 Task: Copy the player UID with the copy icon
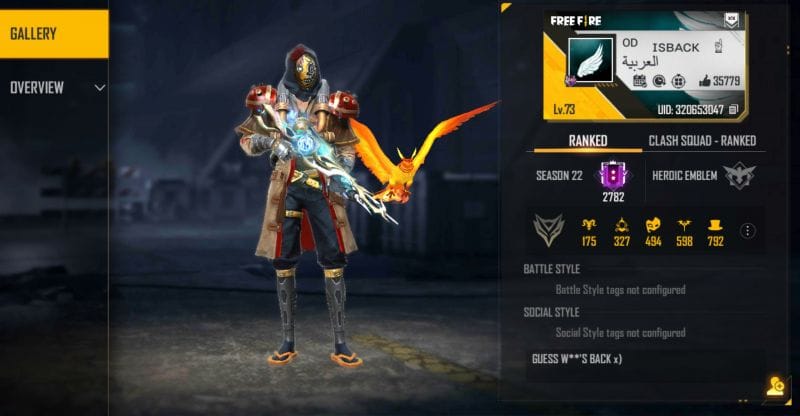coord(734,108)
